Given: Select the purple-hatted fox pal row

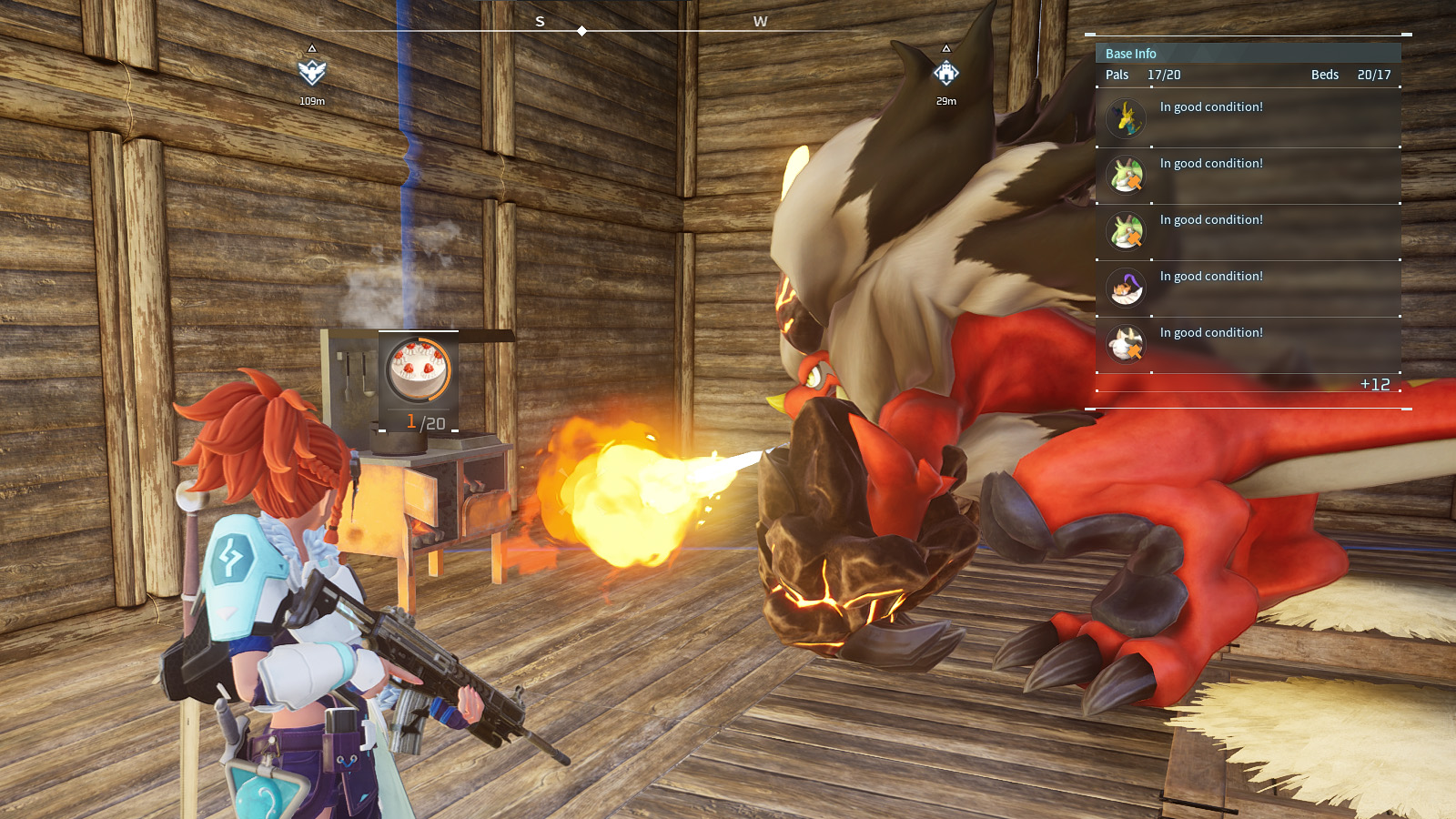Looking at the screenshot, I should pos(1247,288).
